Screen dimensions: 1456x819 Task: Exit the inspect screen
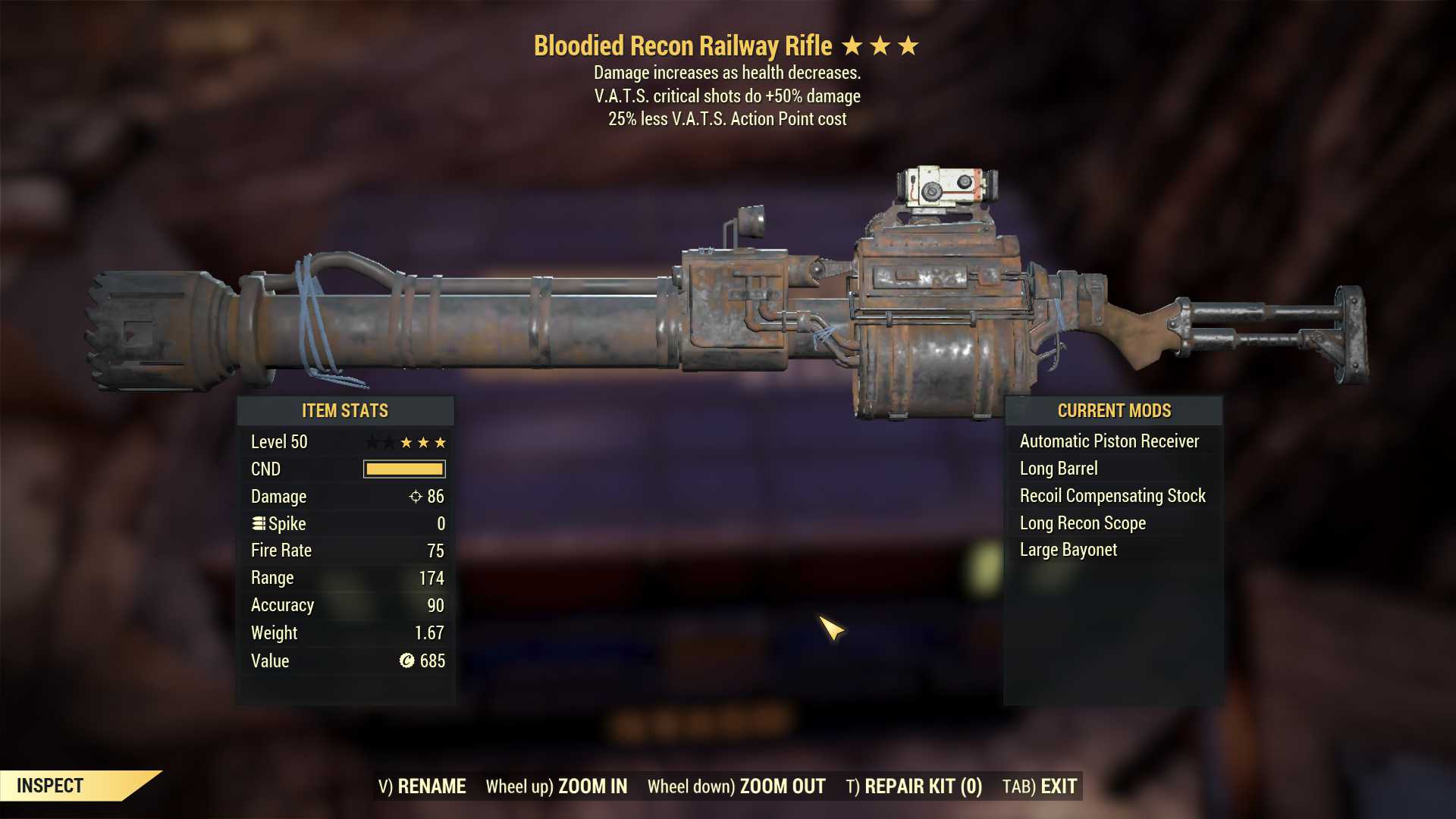pyautogui.click(x=1040, y=786)
